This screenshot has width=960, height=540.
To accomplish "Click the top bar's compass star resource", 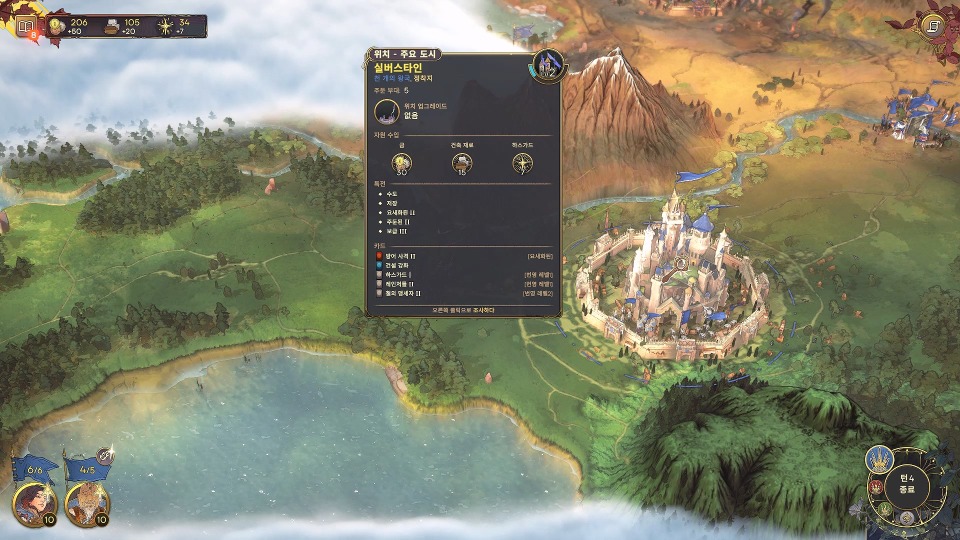I will [x=163, y=27].
